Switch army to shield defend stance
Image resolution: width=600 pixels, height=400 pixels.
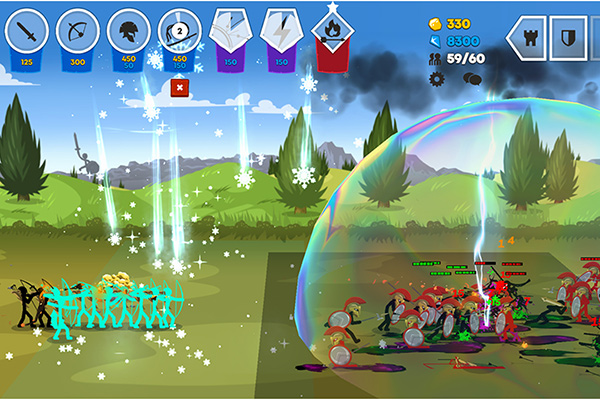click(569, 38)
